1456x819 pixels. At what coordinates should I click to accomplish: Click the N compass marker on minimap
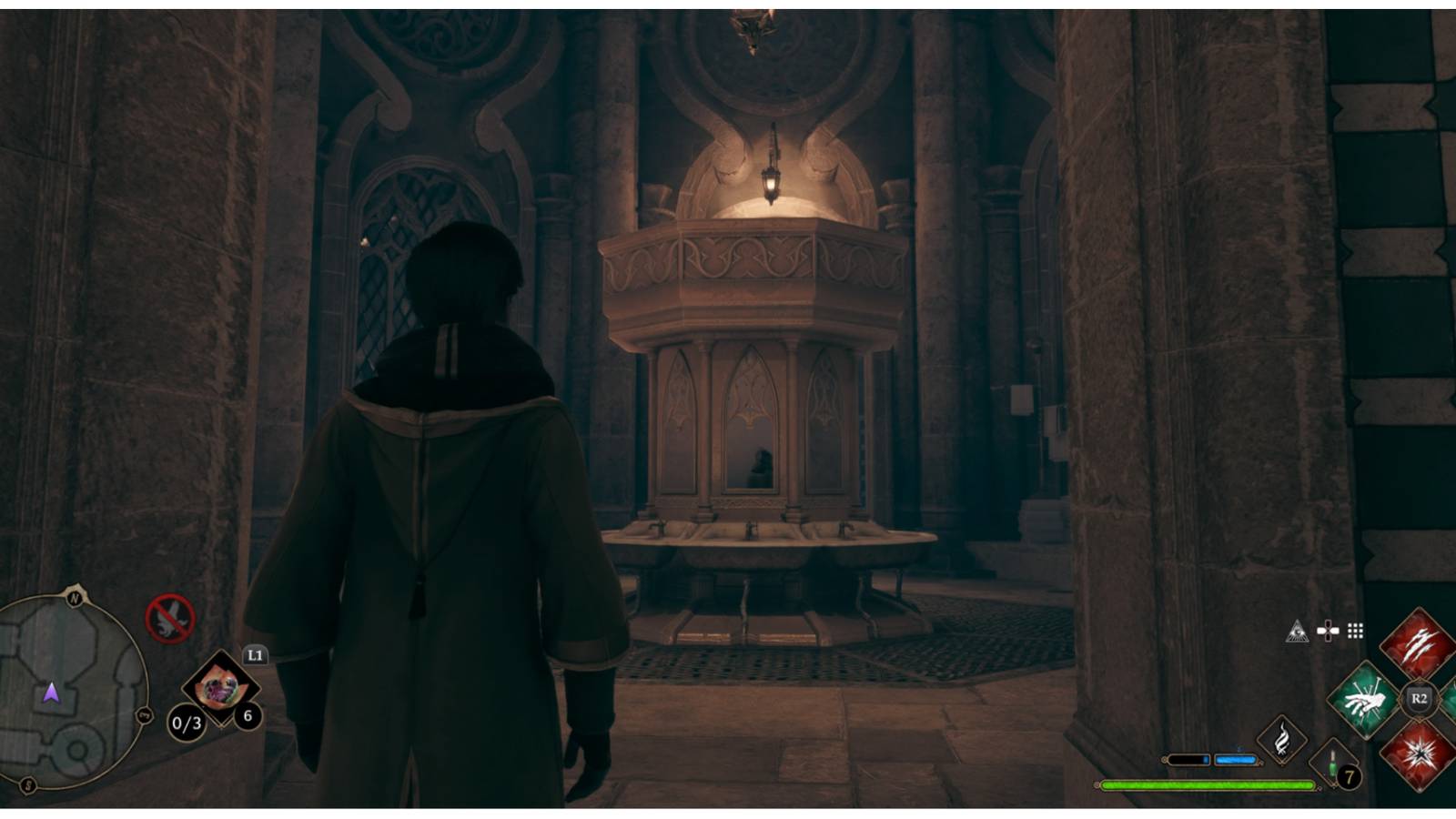[x=75, y=597]
